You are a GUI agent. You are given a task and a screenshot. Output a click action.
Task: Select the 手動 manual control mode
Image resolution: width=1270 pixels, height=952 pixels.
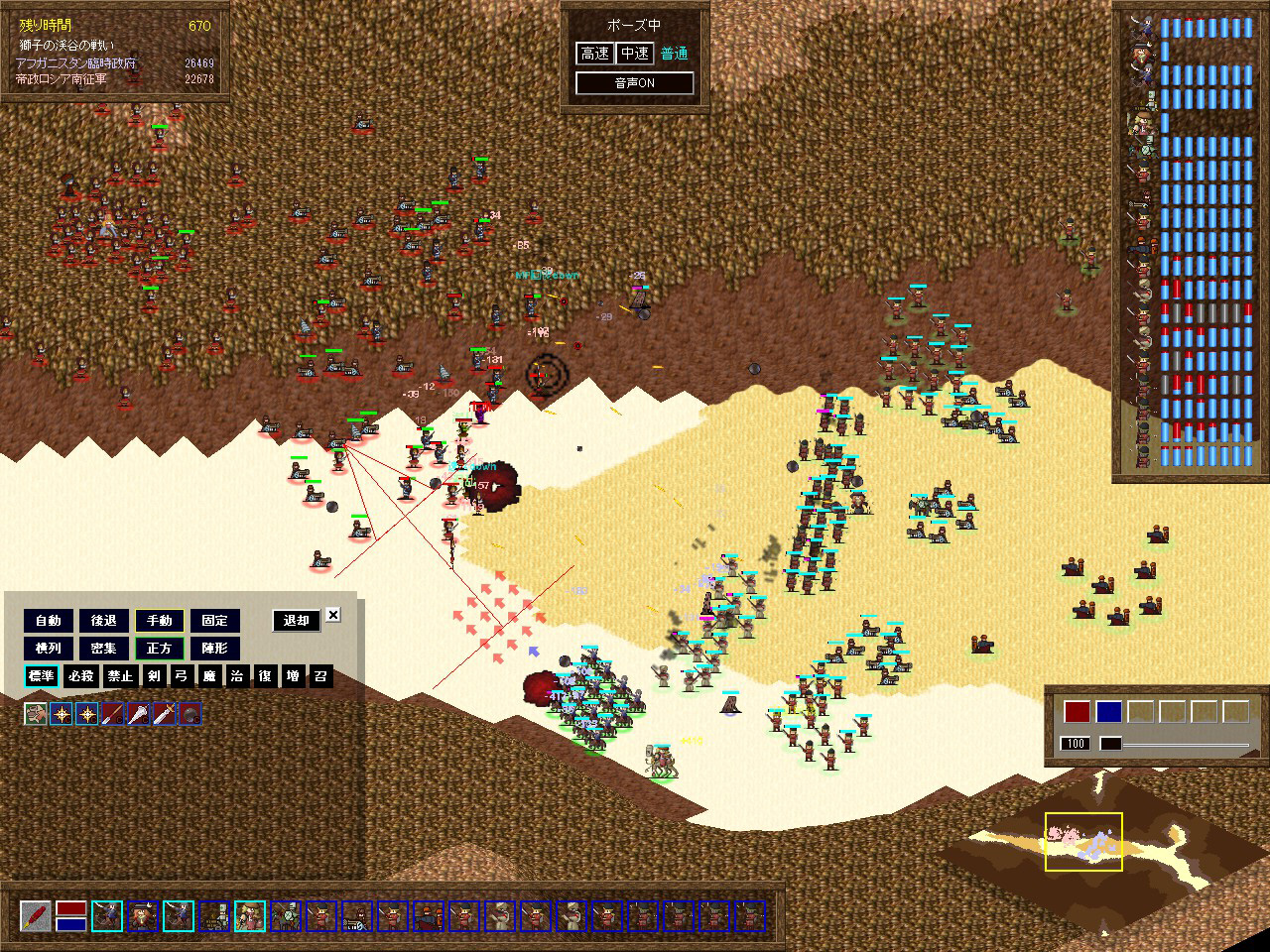pyautogui.click(x=160, y=621)
